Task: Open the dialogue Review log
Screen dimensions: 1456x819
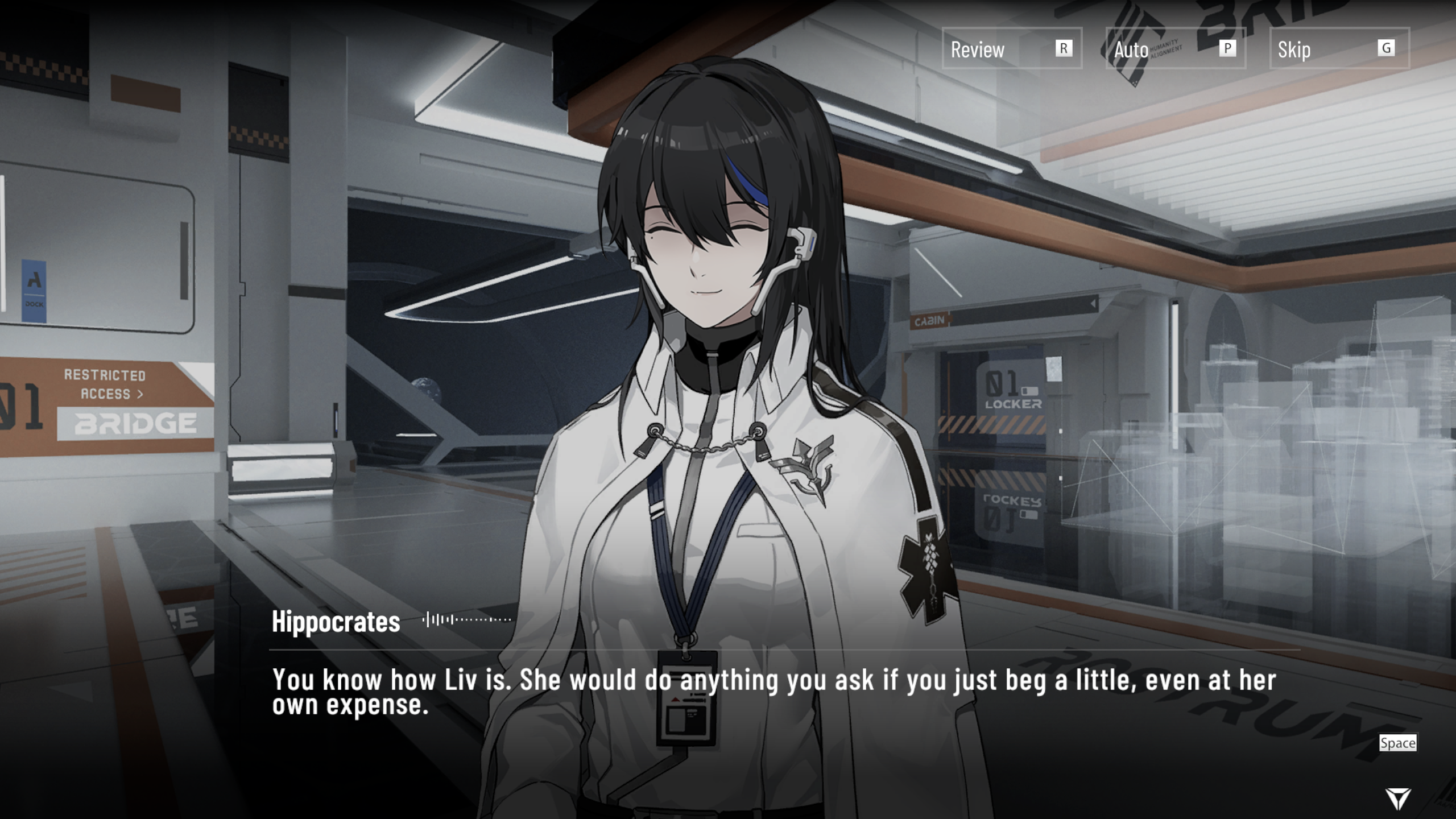Action: pos(1011,49)
